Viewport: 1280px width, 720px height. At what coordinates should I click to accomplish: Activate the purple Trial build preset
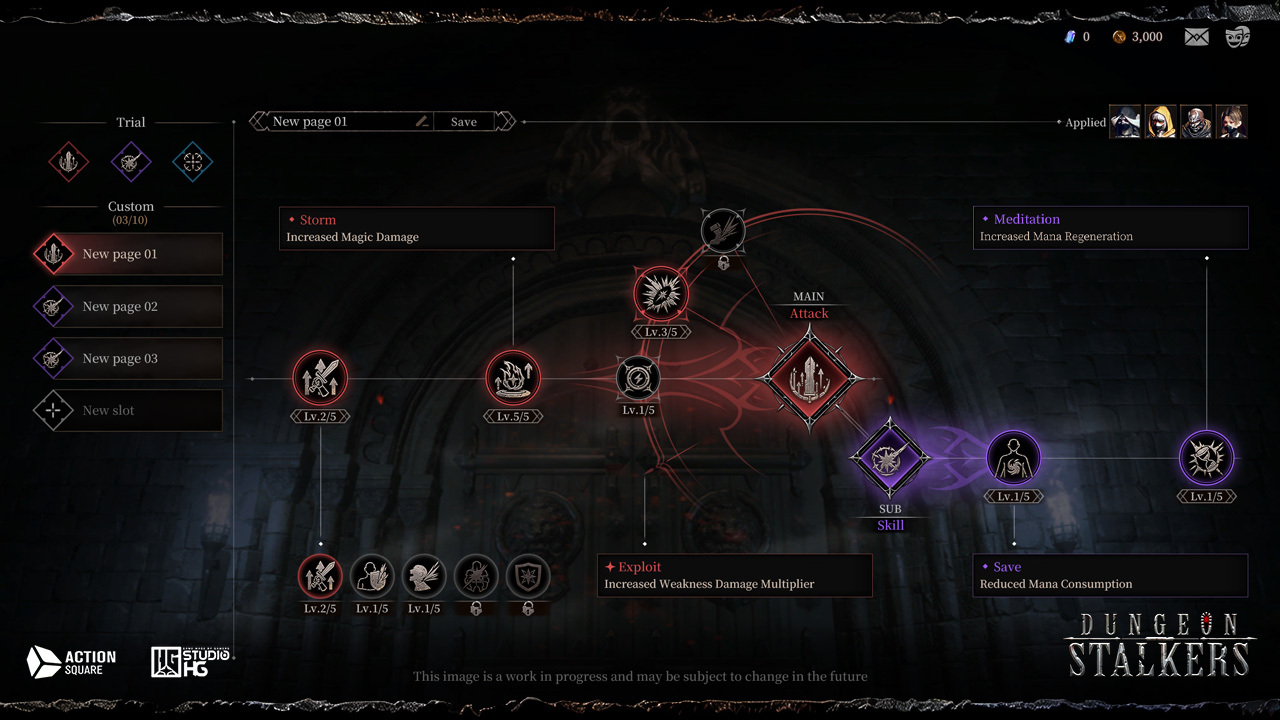[130, 162]
